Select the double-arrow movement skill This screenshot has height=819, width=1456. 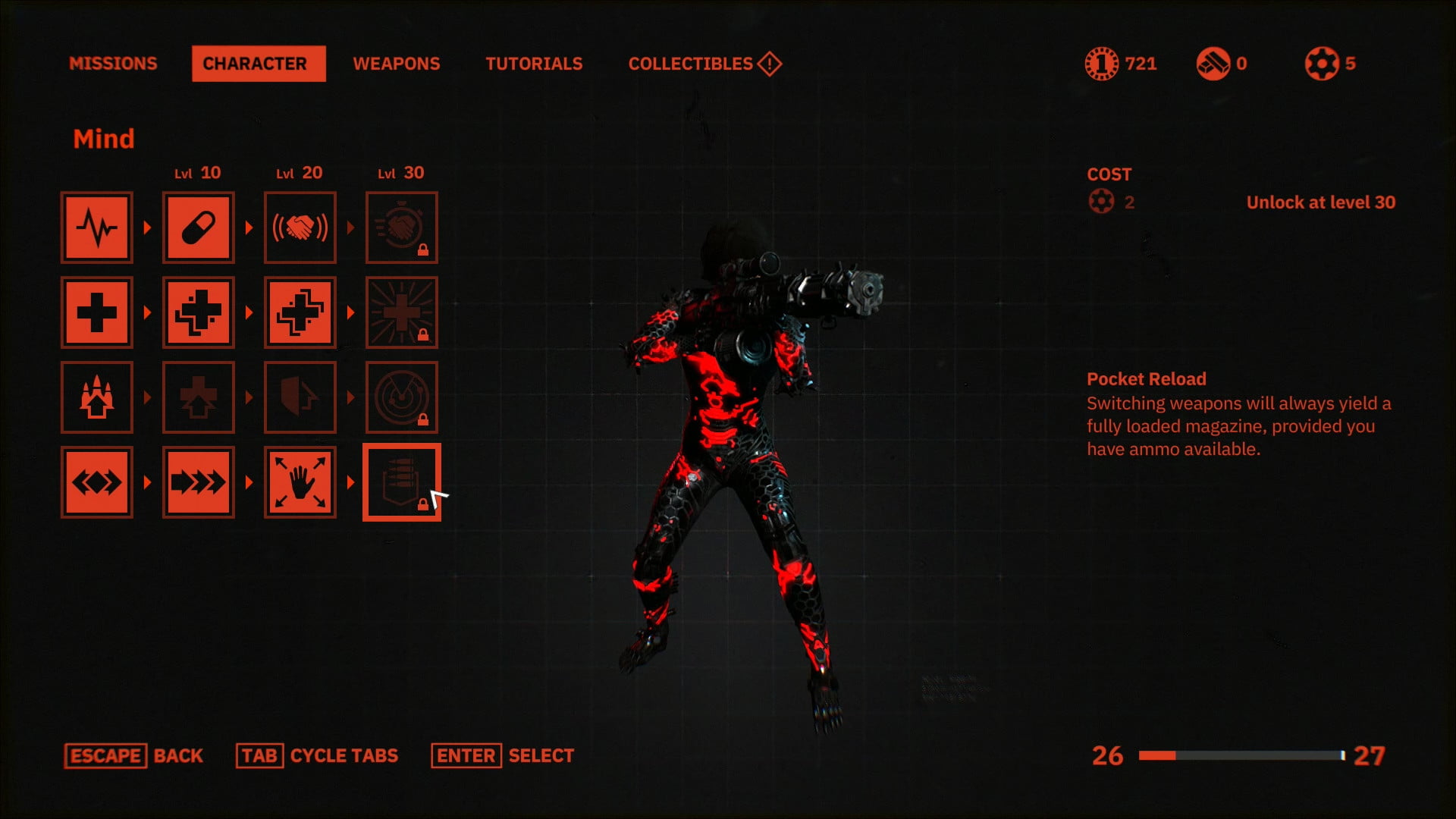click(x=96, y=482)
